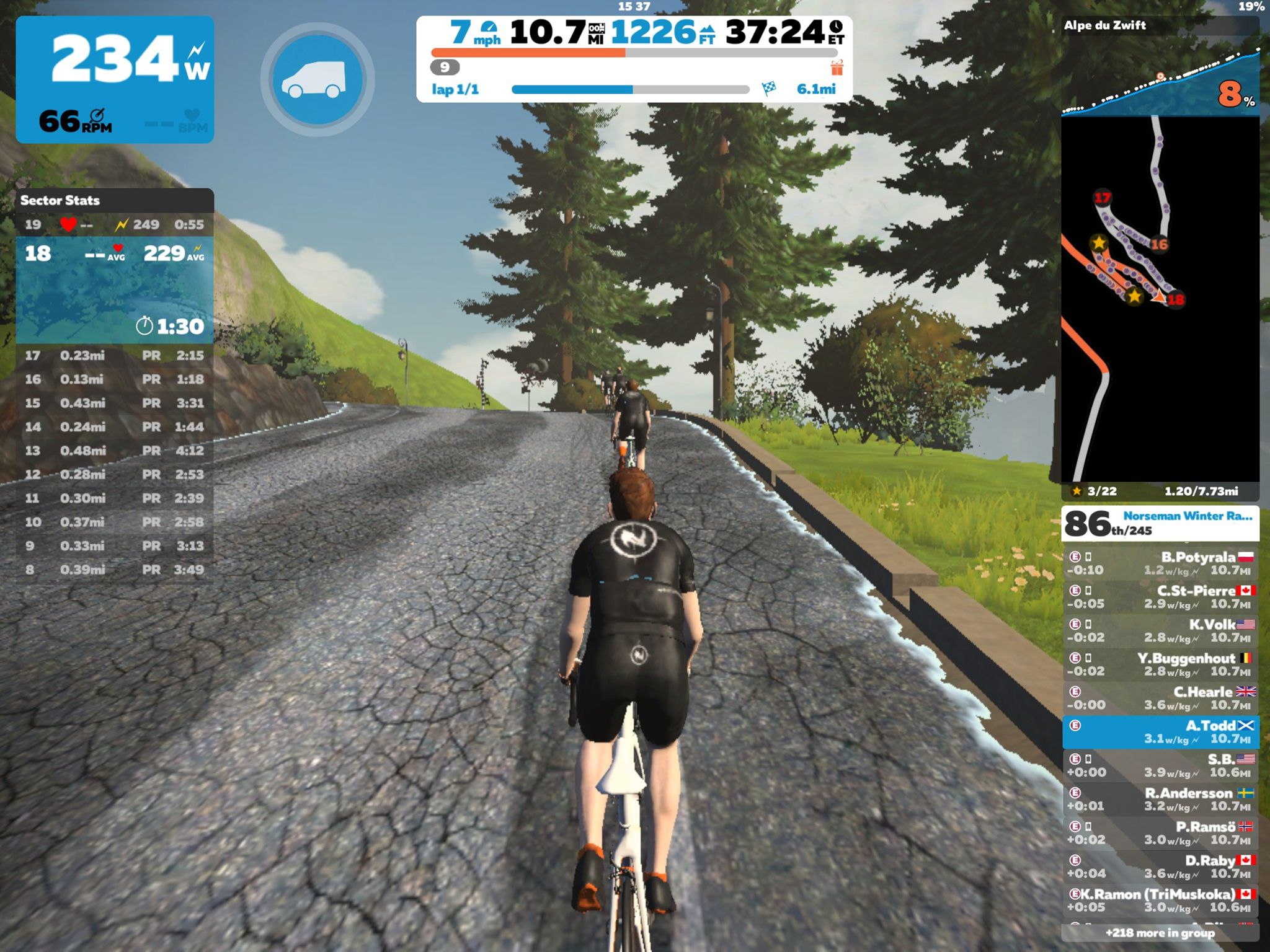Expand the +218 more in group row
Screen dimensions: 1270x952
point(1160,933)
